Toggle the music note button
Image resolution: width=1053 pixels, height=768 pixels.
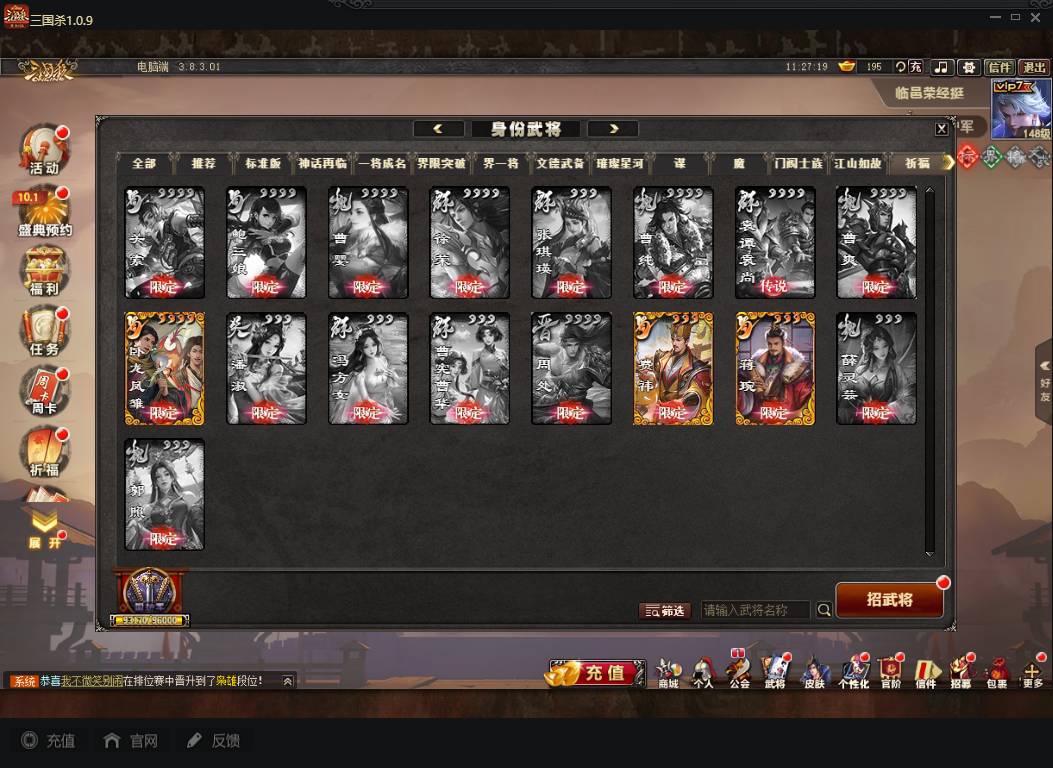941,67
